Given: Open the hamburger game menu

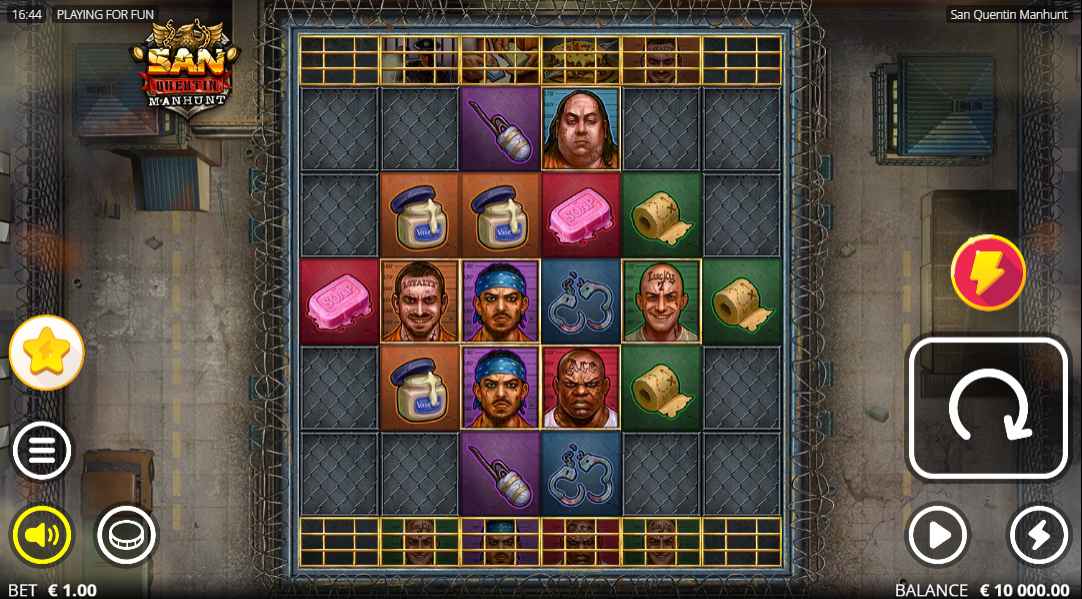Looking at the screenshot, I should 42,451.
